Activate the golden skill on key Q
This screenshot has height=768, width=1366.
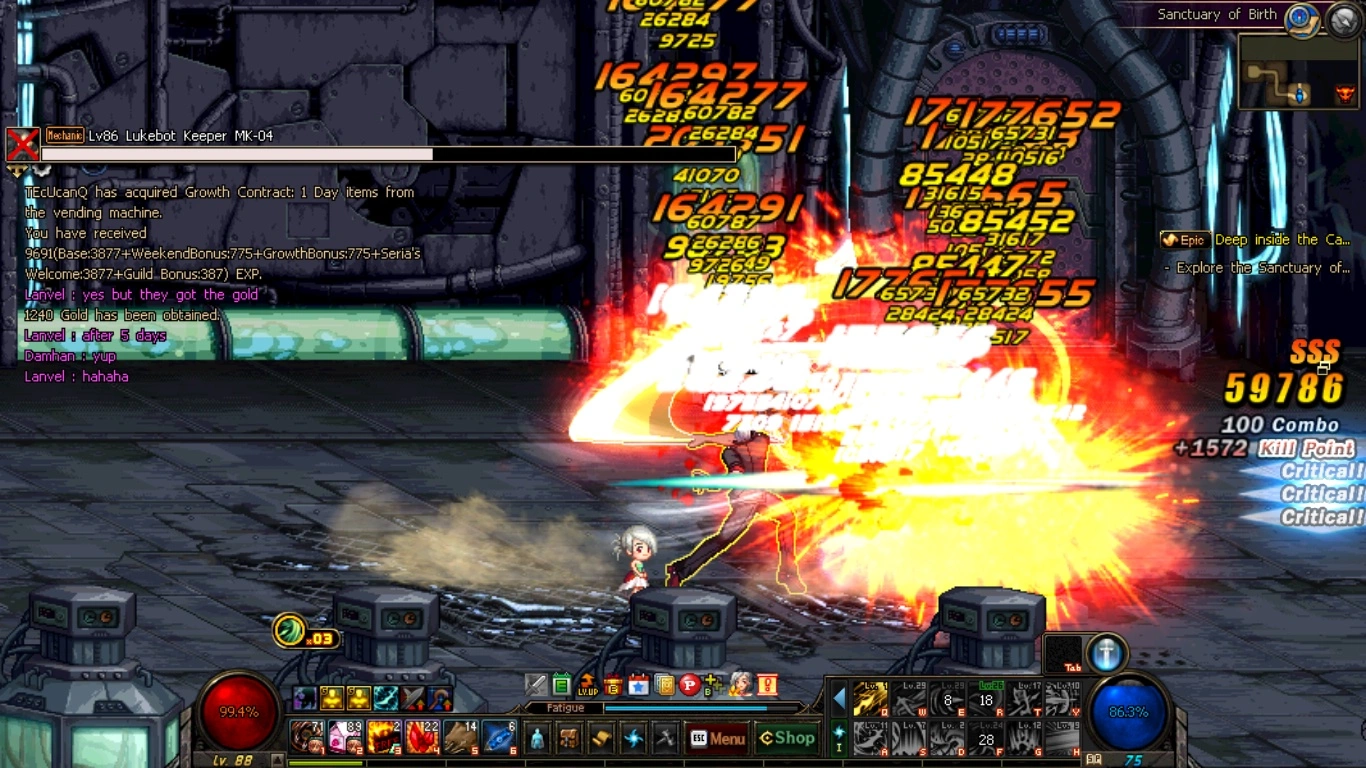870,699
